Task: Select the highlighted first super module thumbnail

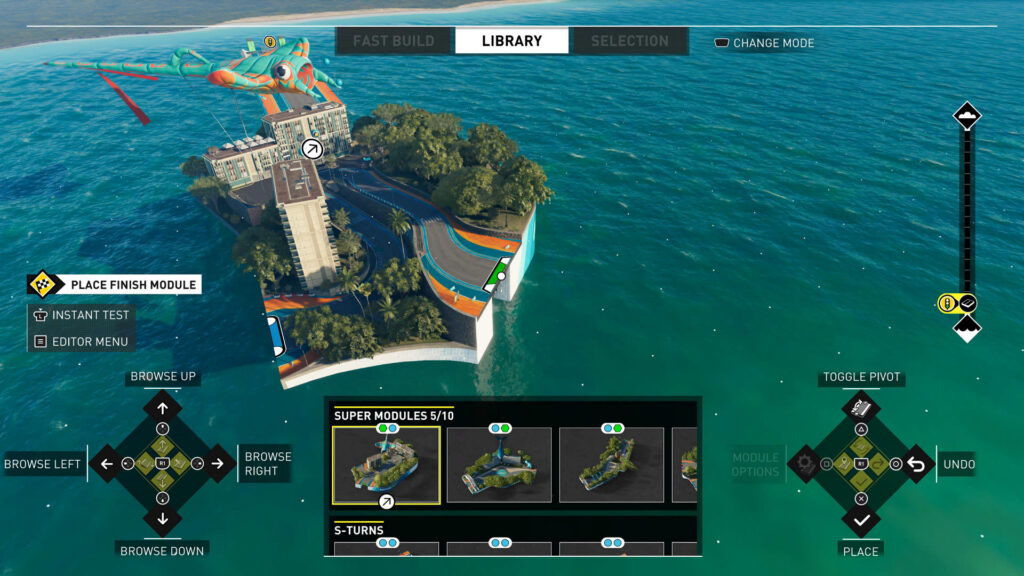Action: (x=386, y=465)
